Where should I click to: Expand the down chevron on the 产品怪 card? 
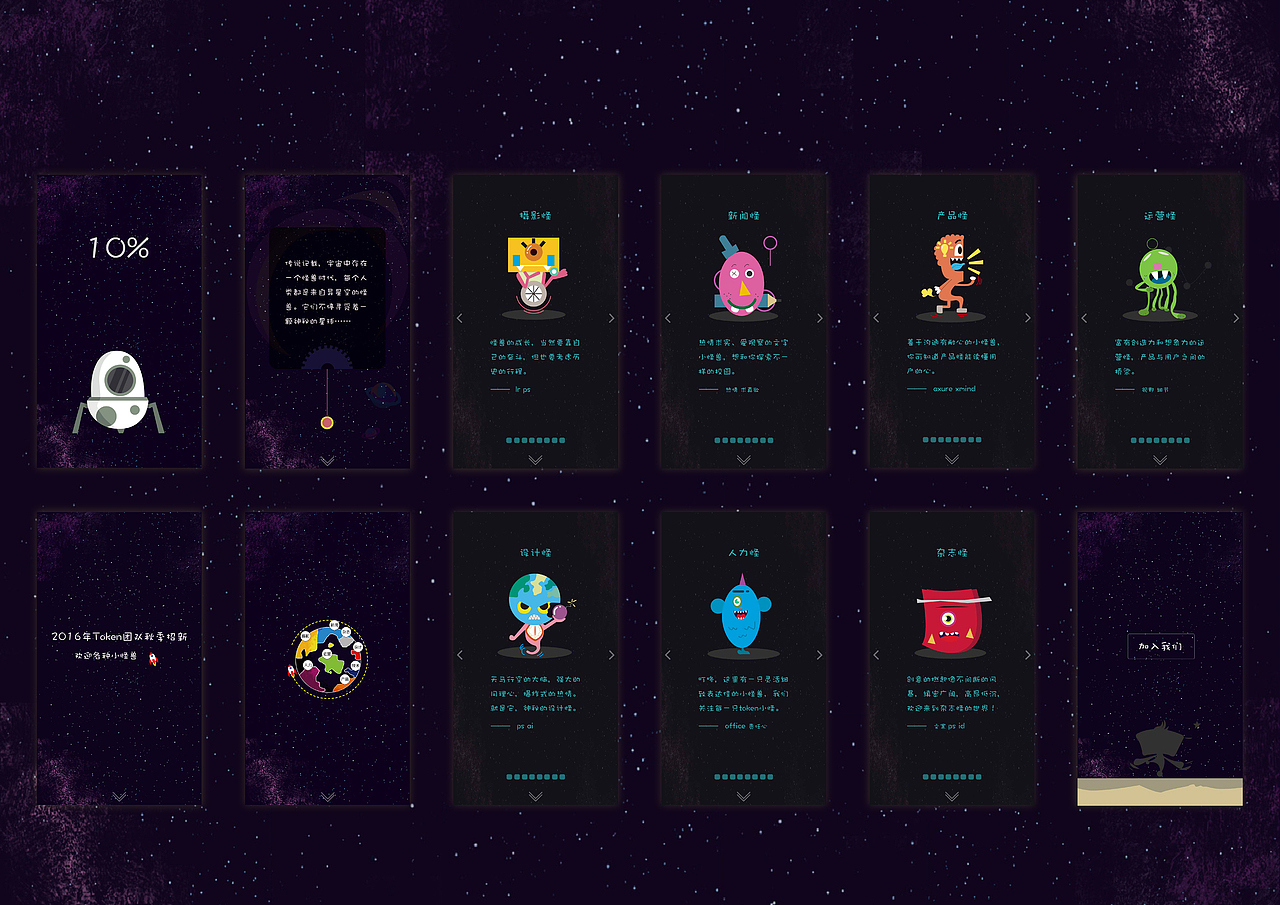coord(950,460)
